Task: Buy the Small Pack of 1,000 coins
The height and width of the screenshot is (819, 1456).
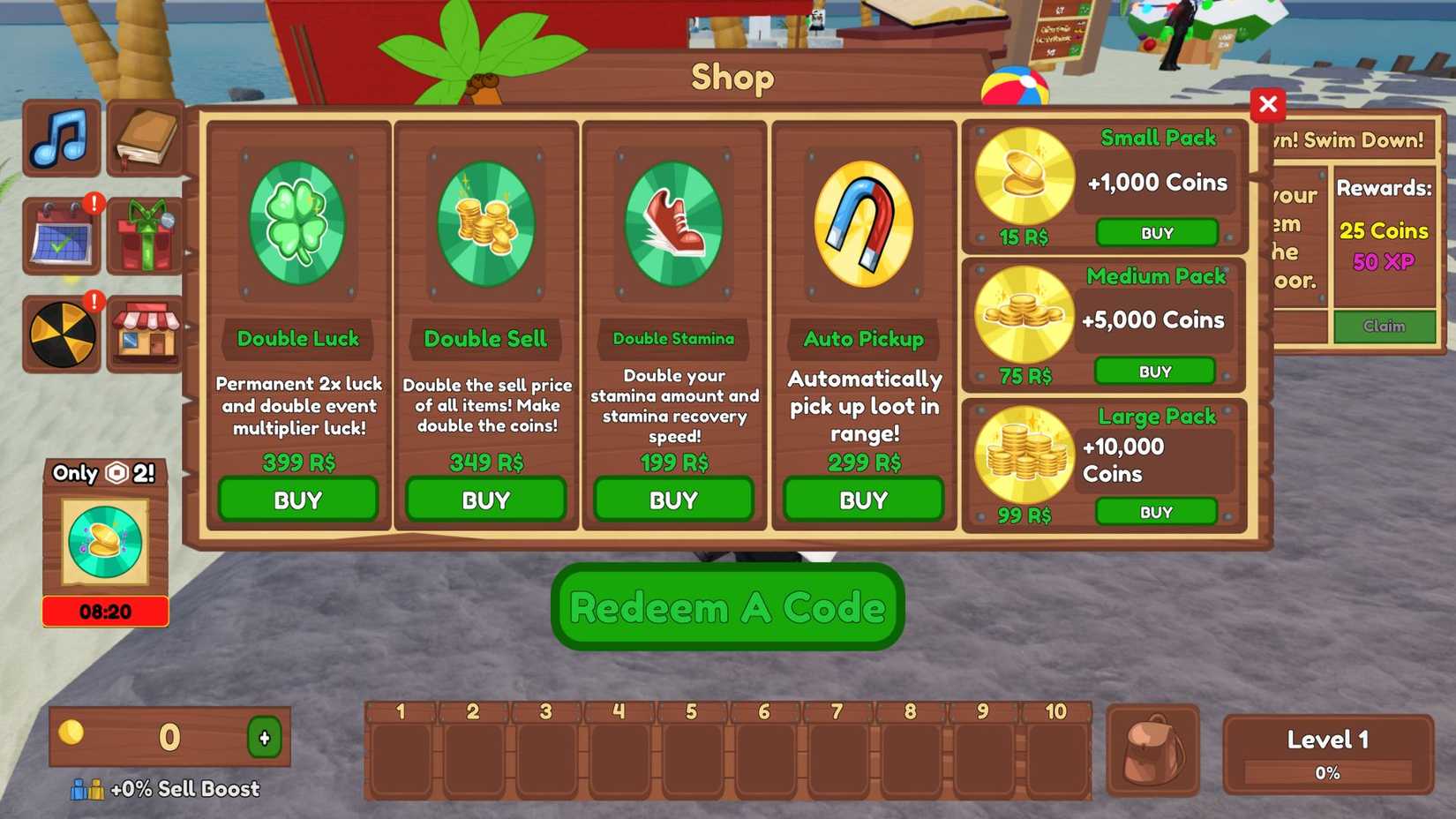Action: click(1157, 232)
